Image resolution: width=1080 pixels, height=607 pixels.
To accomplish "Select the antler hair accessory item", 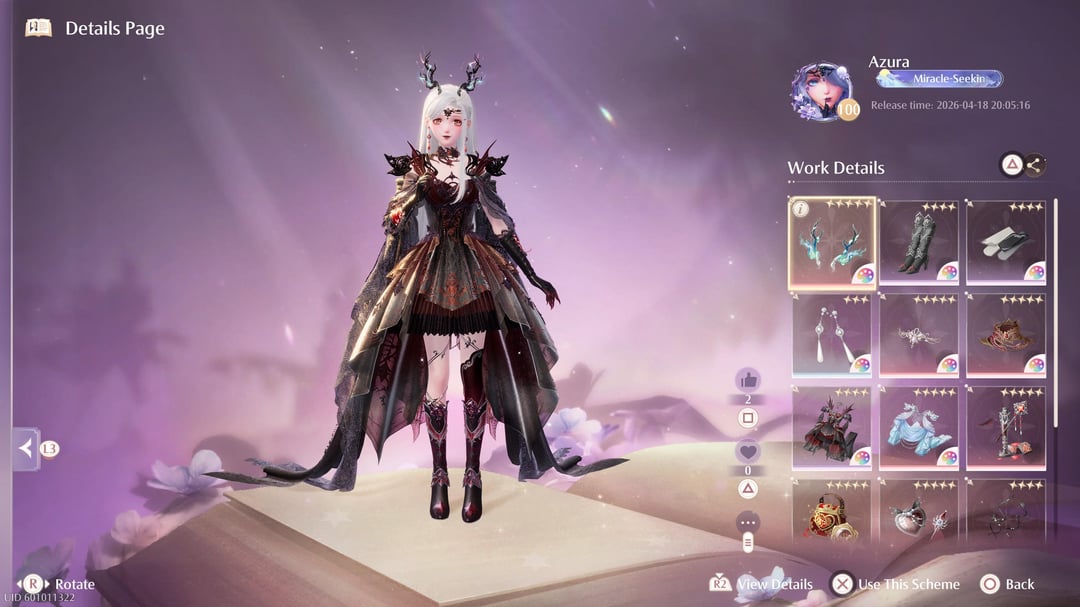I will coord(832,243).
